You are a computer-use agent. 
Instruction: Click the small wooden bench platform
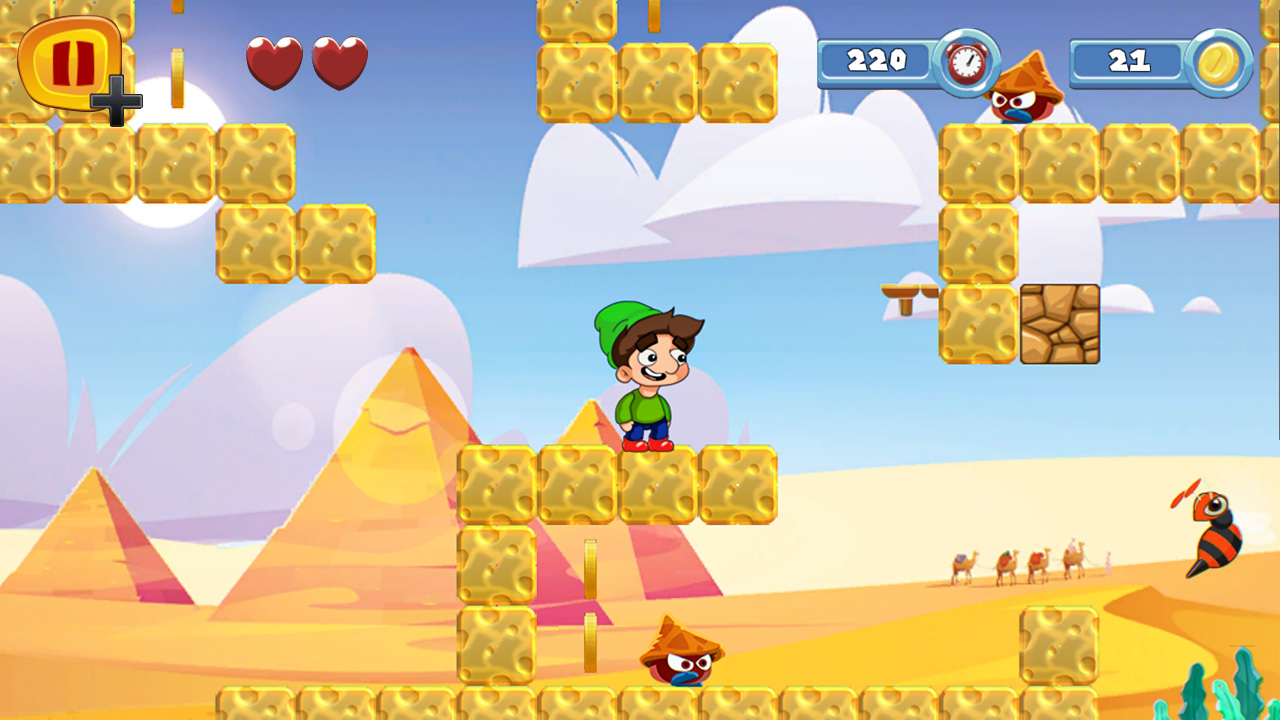tap(908, 292)
